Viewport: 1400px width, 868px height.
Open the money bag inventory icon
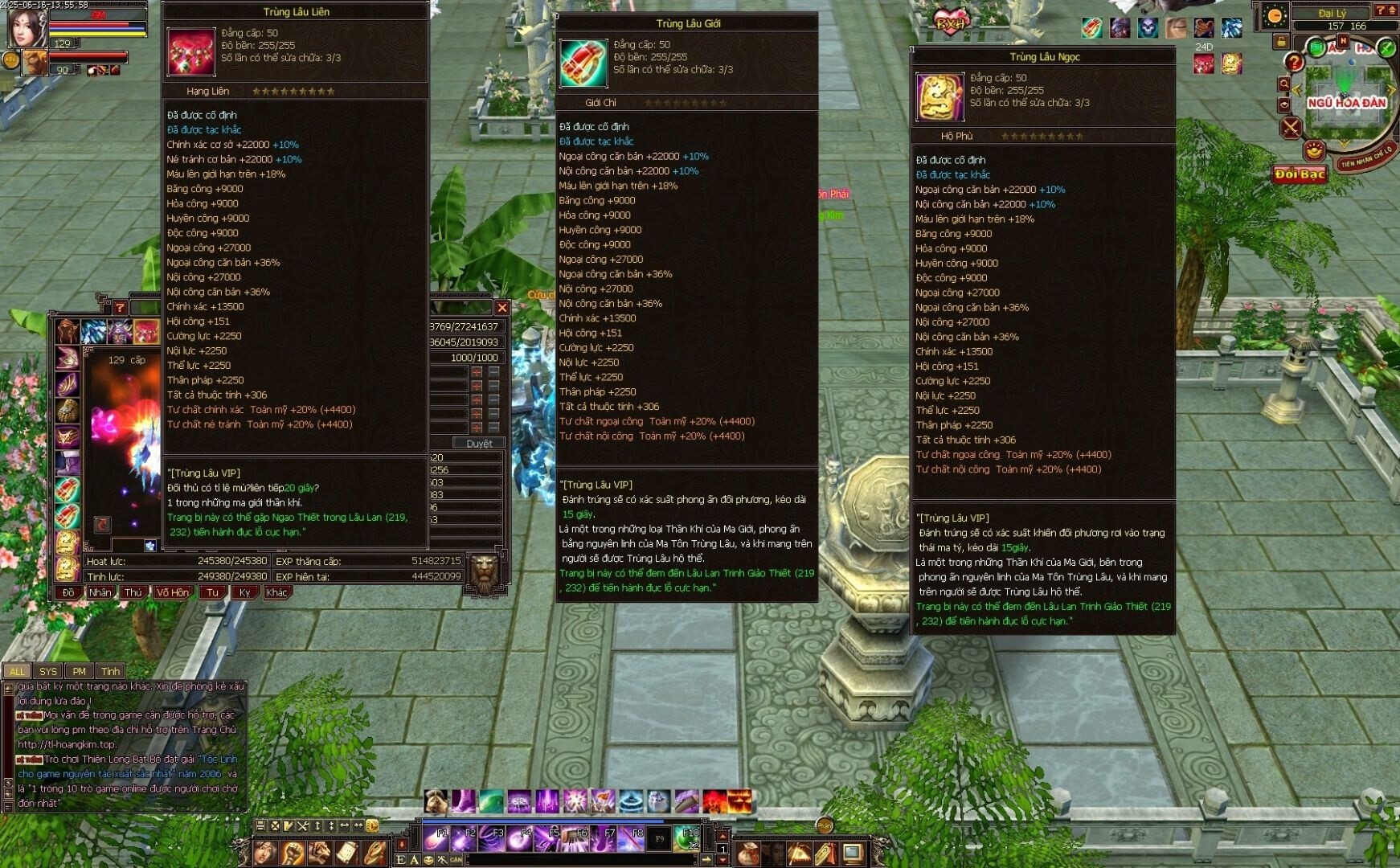pos(749,852)
